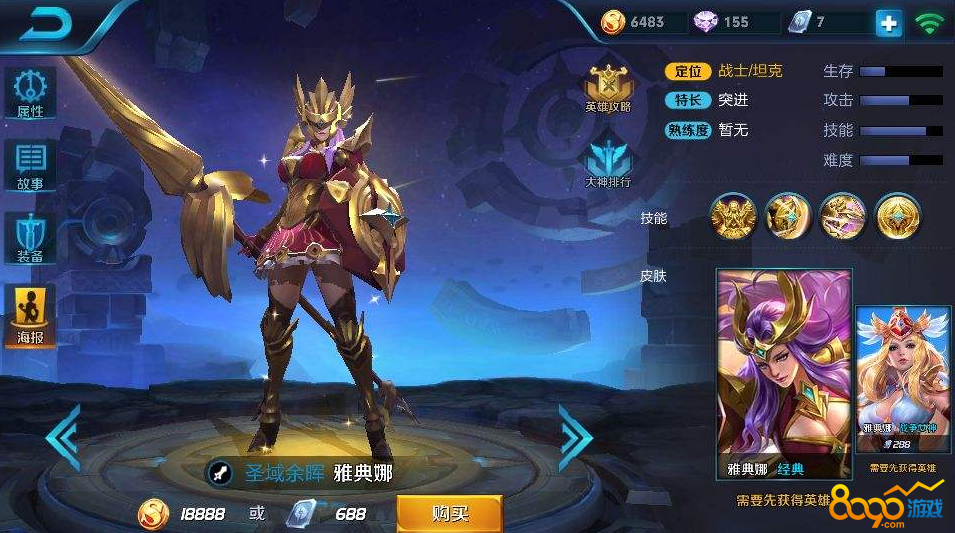The height and width of the screenshot is (533, 955).
Task: Open 英雄攻略 hero guide
Action: [x=608, y=88]
